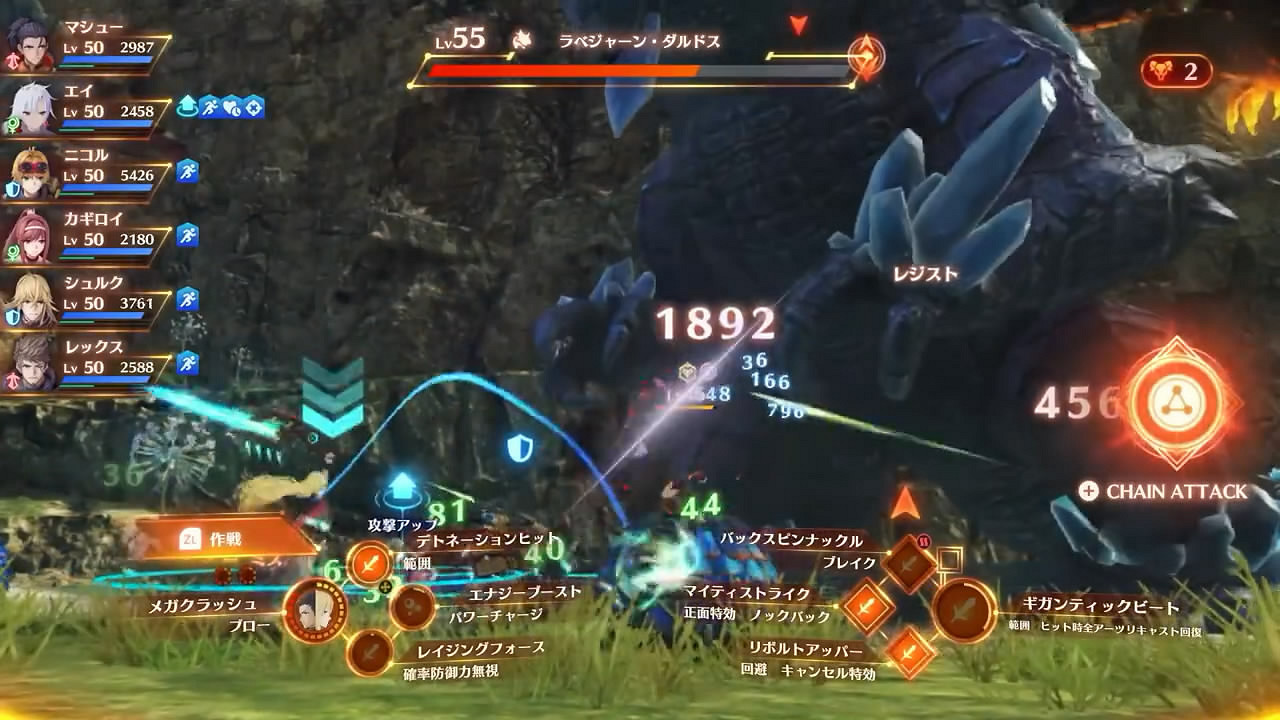Screen dimensions: 1280x720
Task: Click the enemy aggro counter icon showing 2
Action: tap(1180, 71)
